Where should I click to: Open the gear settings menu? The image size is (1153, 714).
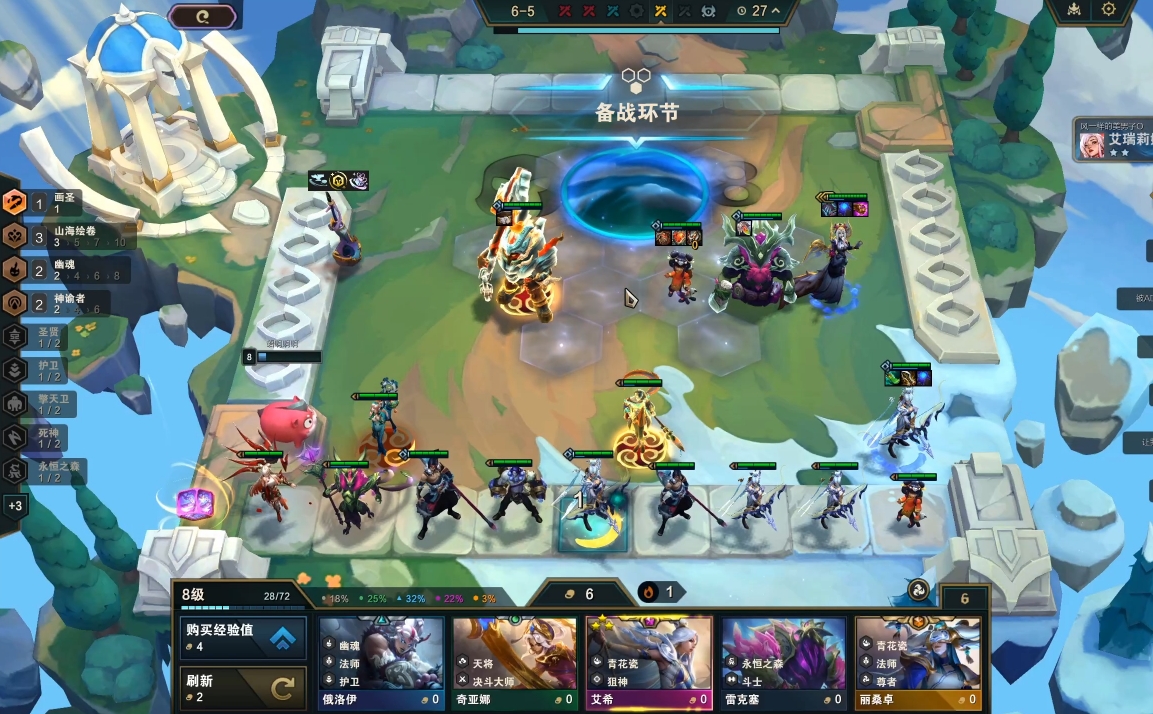point(1108,9)
